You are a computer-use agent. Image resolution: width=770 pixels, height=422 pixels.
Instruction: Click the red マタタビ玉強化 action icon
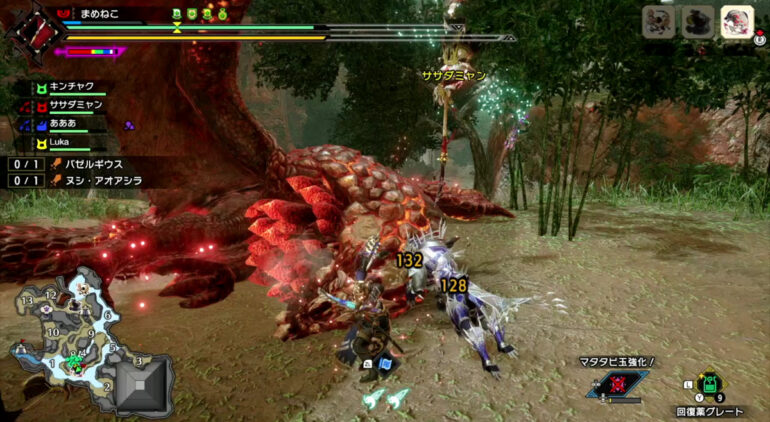tap(619, 385)
